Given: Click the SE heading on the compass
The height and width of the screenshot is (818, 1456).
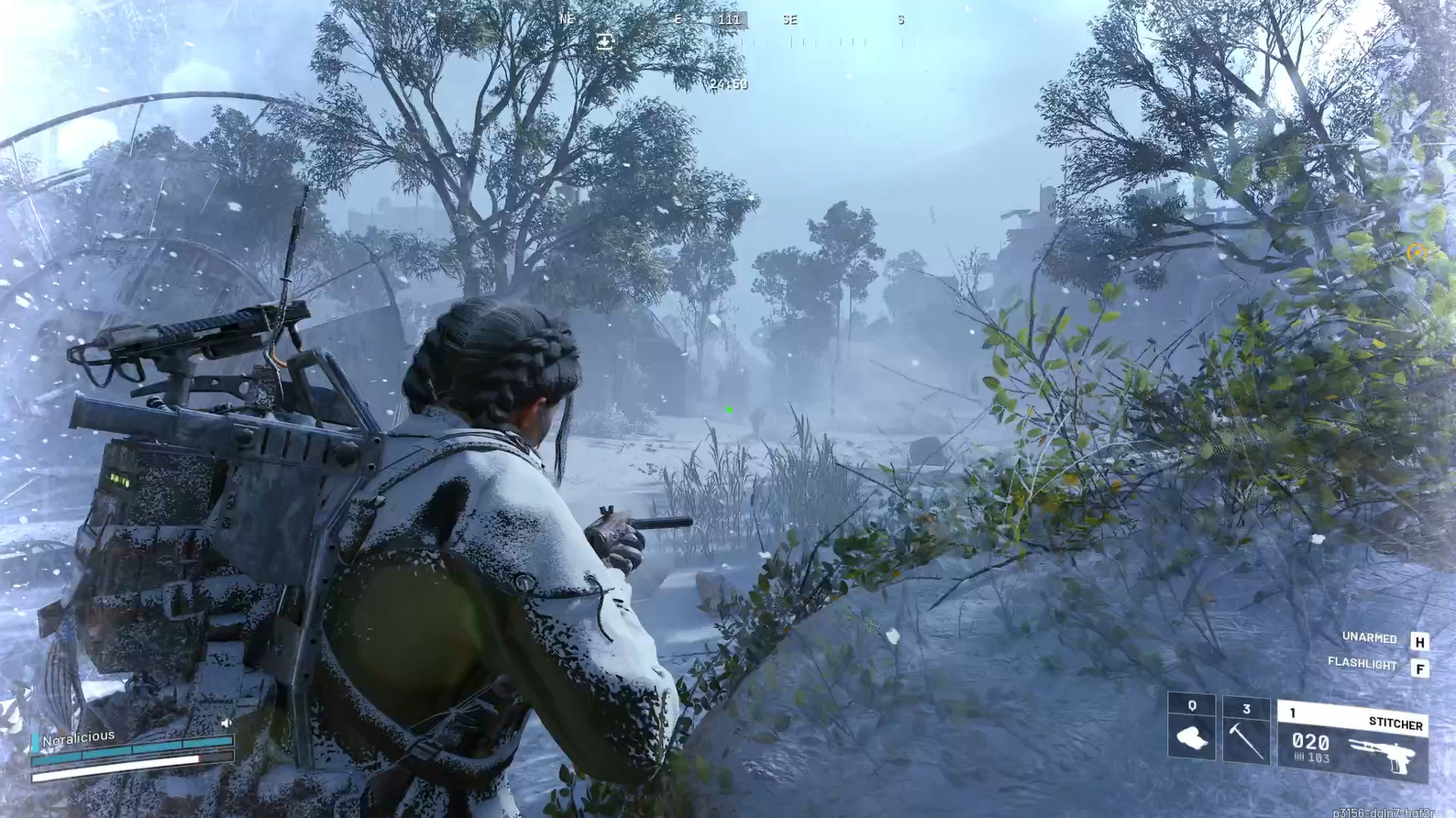Looking at the screenshot, I should pyautogui.click(x=789, y=18).
